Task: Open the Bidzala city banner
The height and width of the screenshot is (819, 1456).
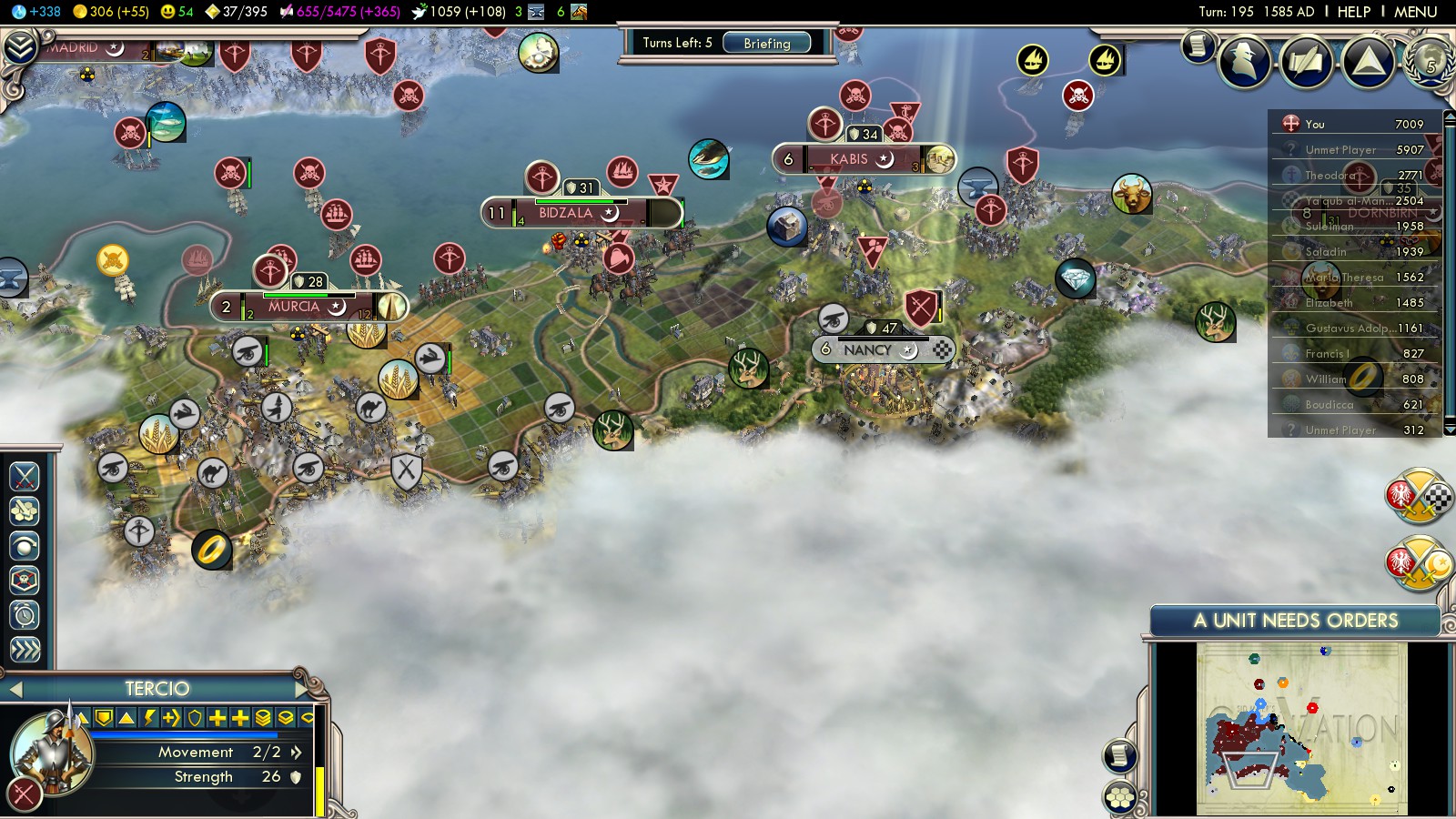Action: (566, 213)
